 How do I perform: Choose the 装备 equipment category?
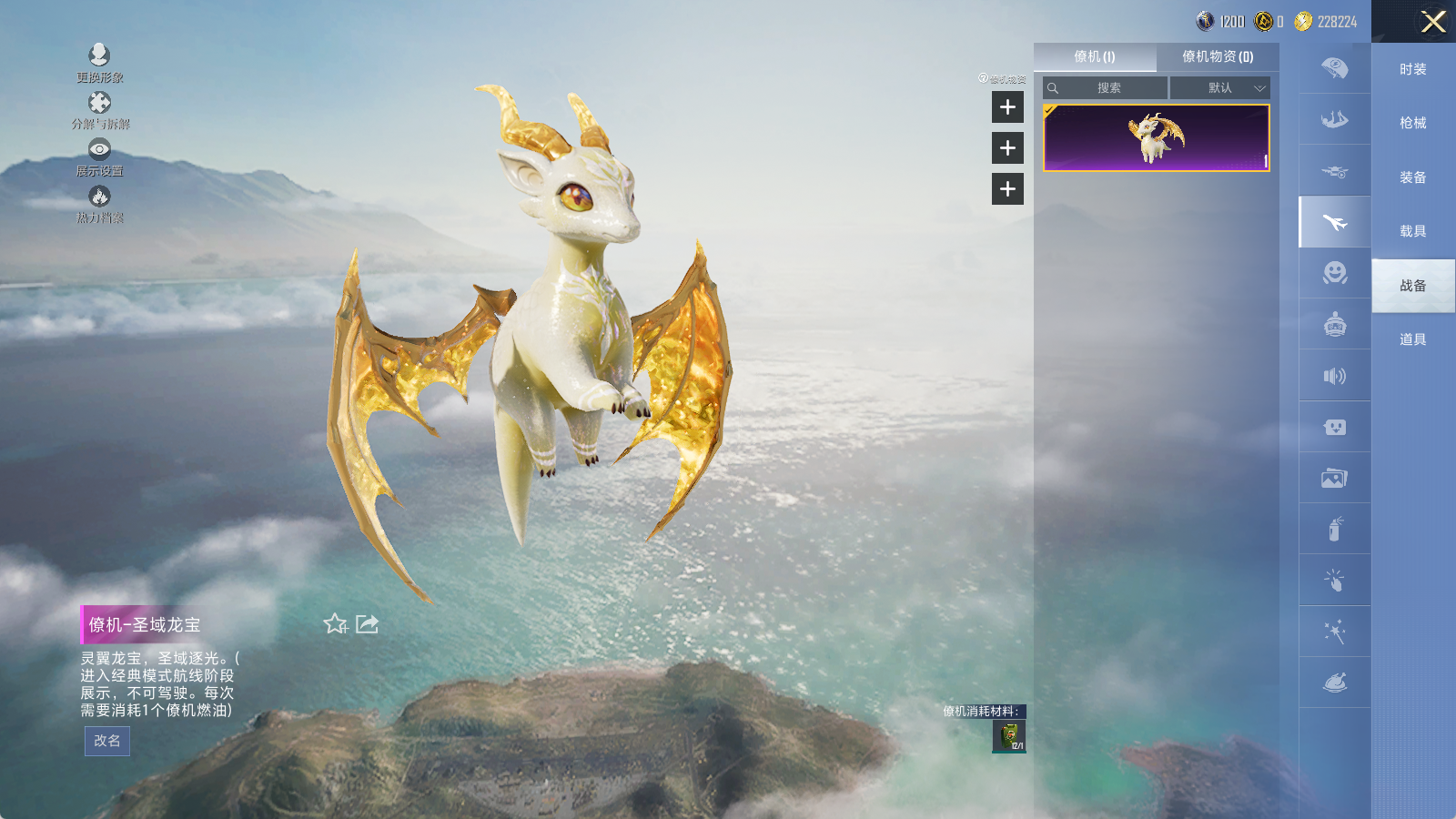point(1412,177)
